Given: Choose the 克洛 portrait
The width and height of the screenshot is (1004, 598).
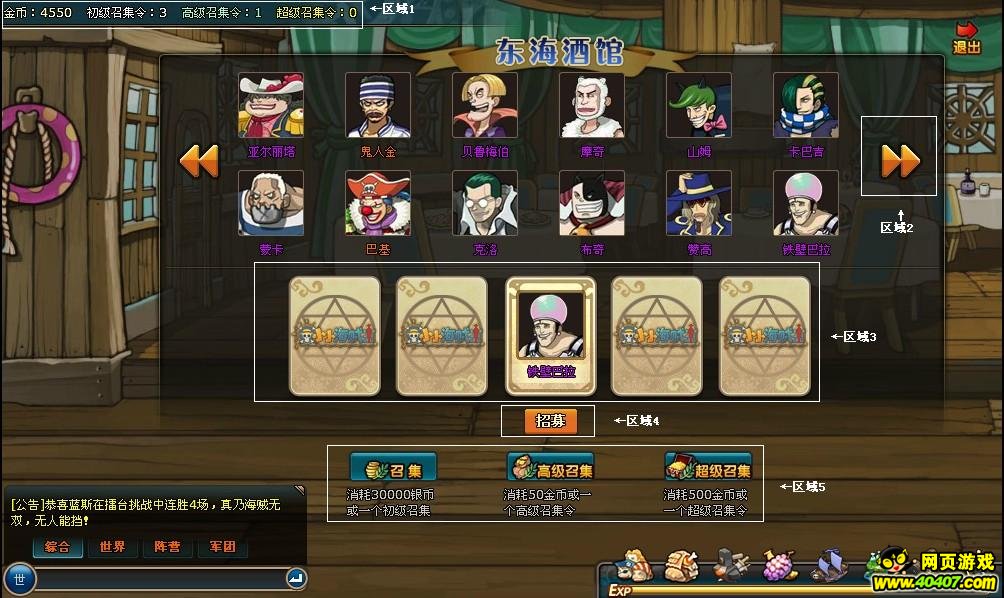Looking at the screenshot, I should [485, 204].
